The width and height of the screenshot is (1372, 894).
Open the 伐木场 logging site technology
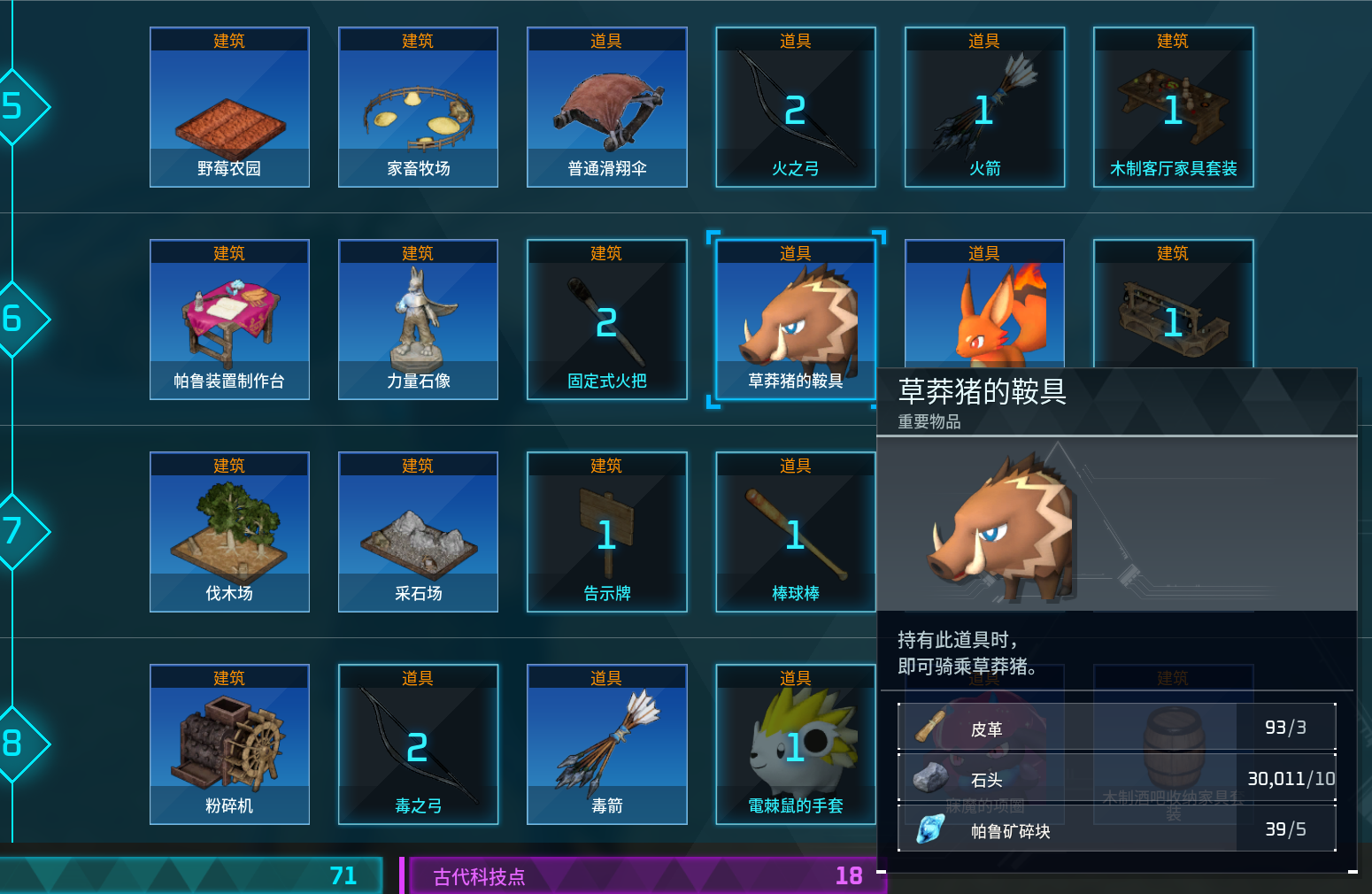click(229, 531)
